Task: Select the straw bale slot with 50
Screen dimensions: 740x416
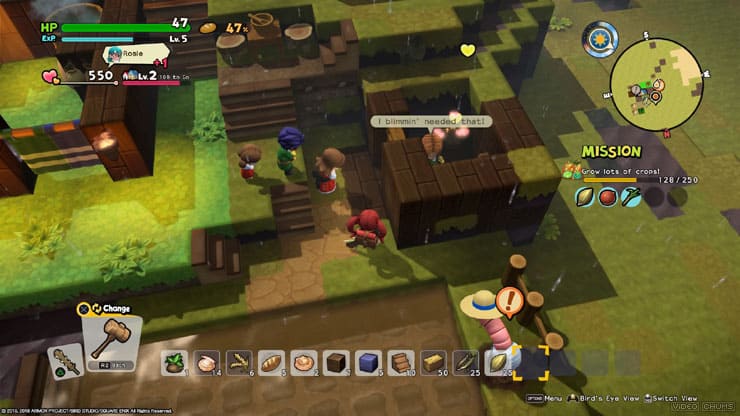Action: (x=432, y=362)
